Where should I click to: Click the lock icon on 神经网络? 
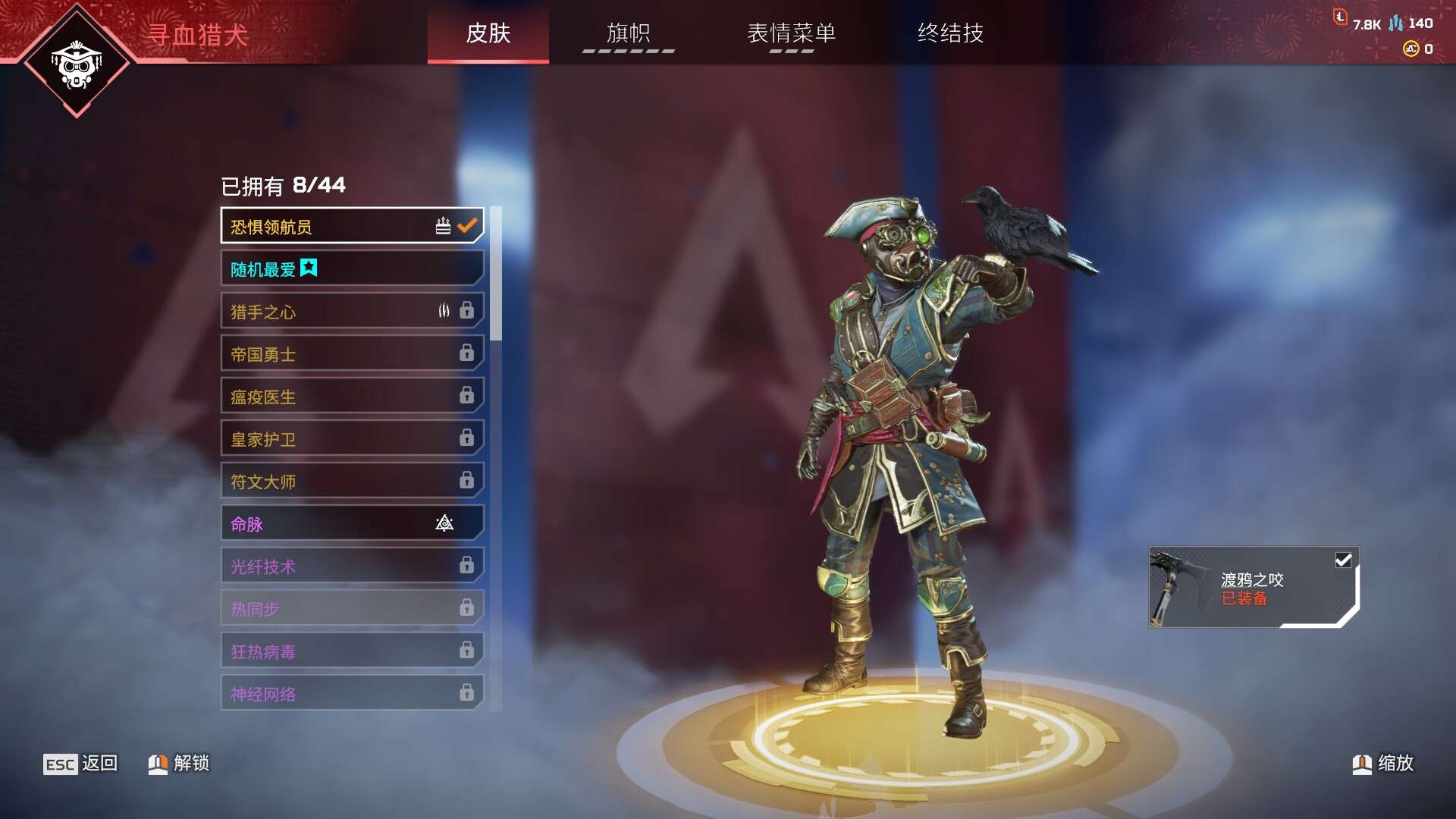[x=468, y=692]
